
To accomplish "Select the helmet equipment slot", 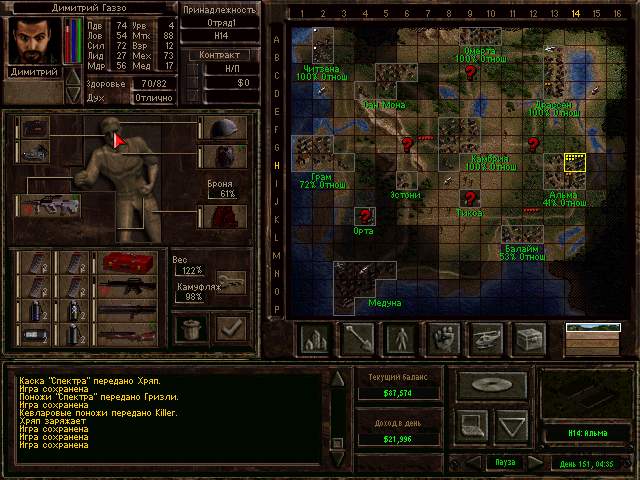I will click(224, 128).
